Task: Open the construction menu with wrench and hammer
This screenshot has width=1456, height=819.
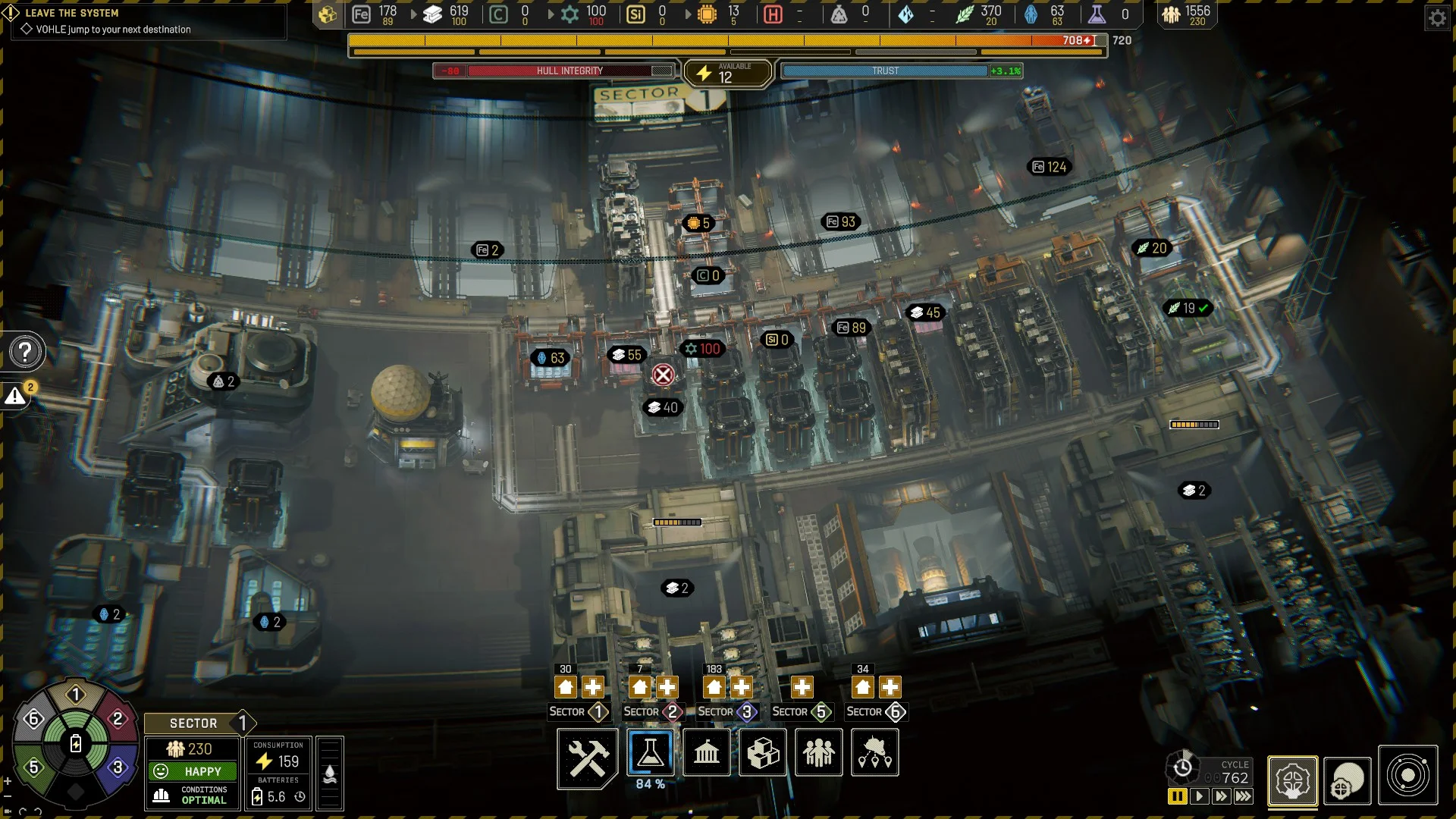Action: (x=587, y=757)
